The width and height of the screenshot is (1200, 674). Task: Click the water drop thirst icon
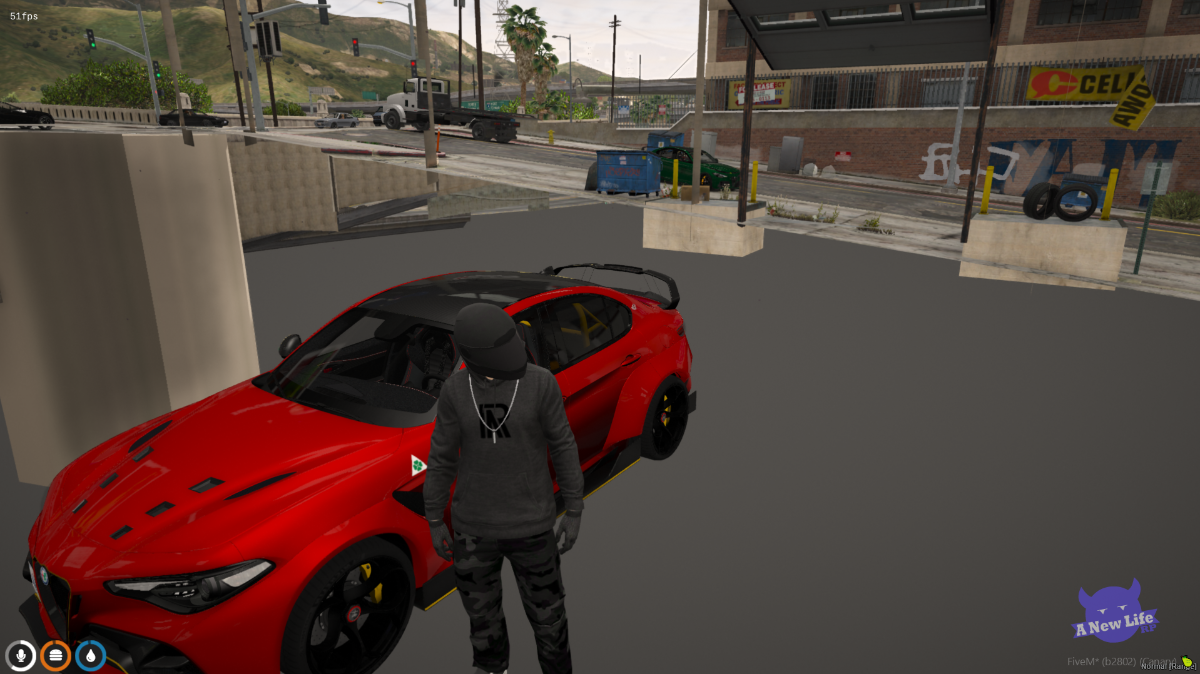pyautogui.click(x=91, y=655)
